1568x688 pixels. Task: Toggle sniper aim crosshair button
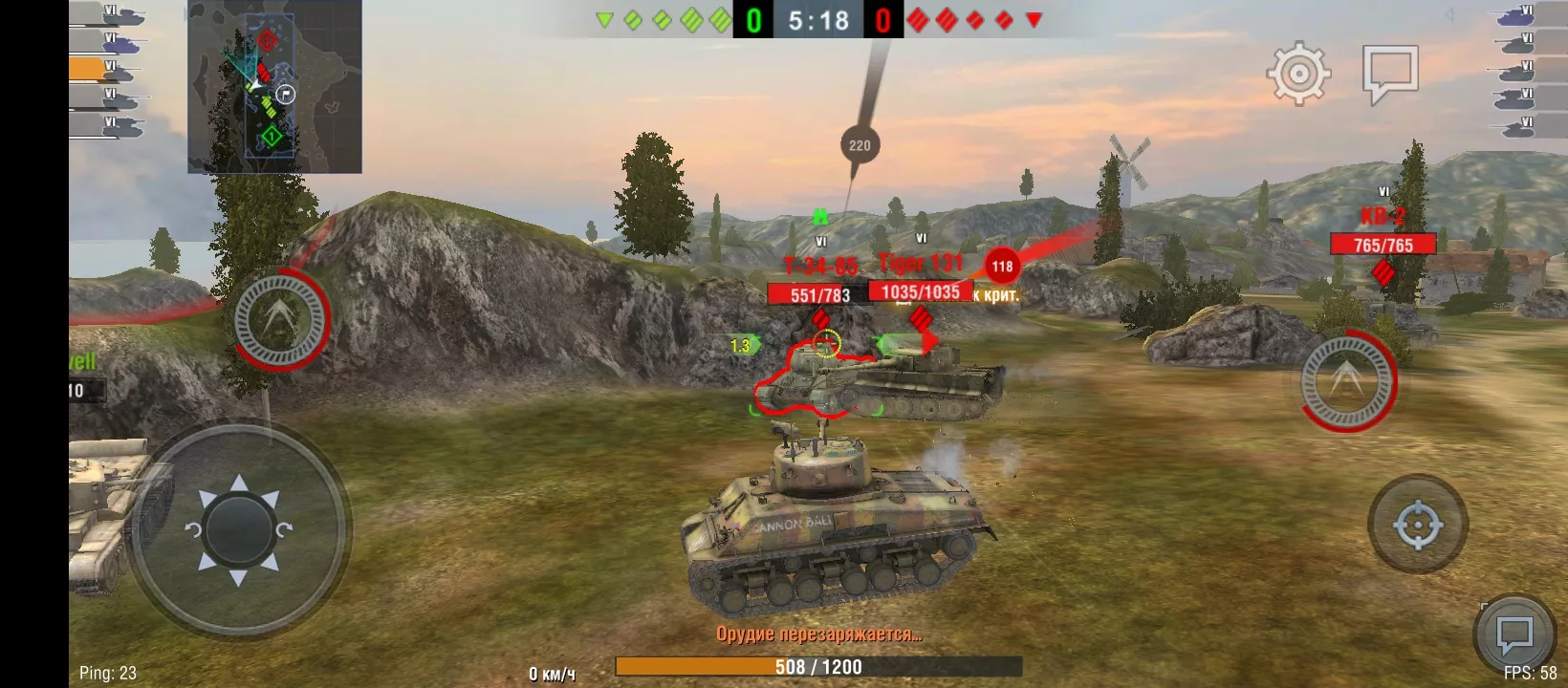pyautogui.click(x=1417, y=525)
